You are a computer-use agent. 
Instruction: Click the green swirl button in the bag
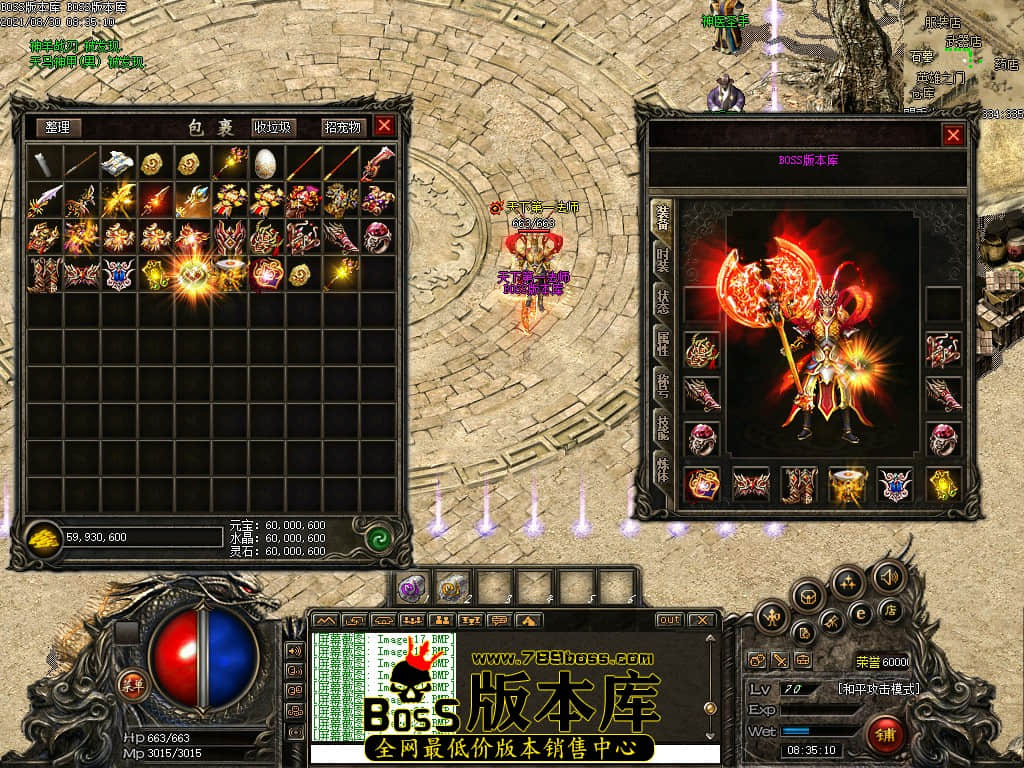(x=378, y=537)
